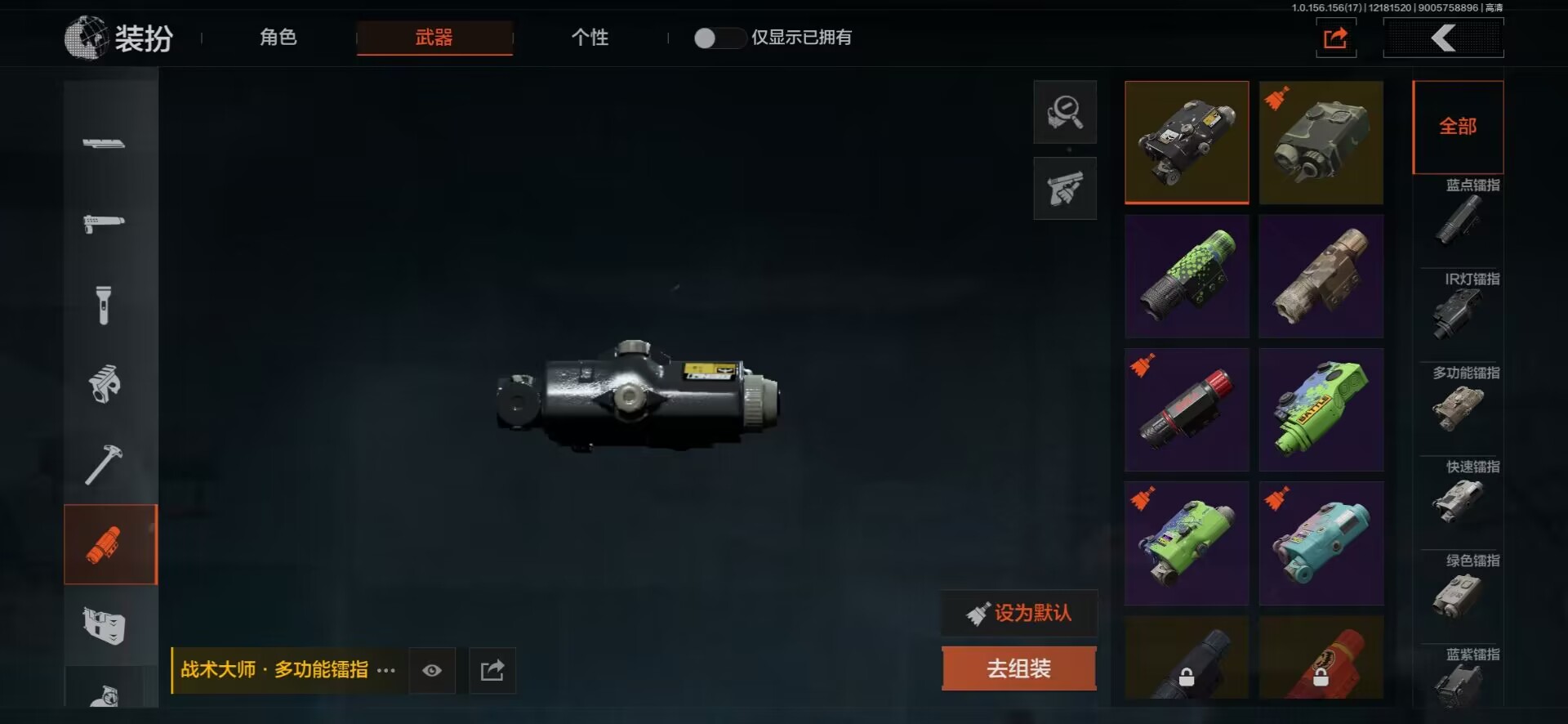This screenshot has width=1568, height=724.
Task: Click 去组装 button
Action: (x=1018, y=668)
